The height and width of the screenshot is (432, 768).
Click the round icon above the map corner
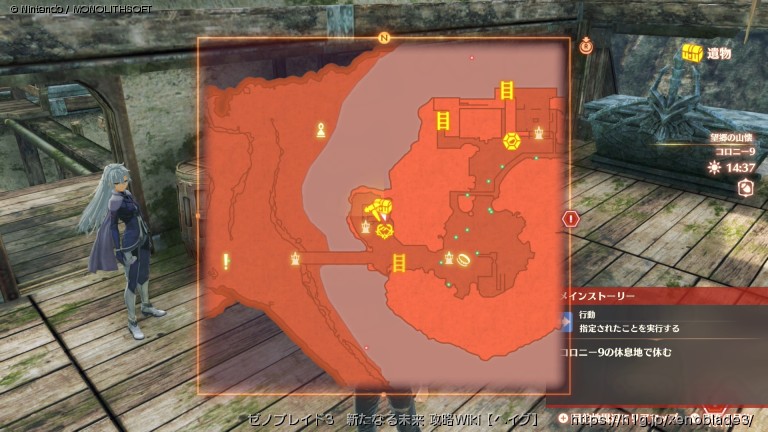coord(586,45)
